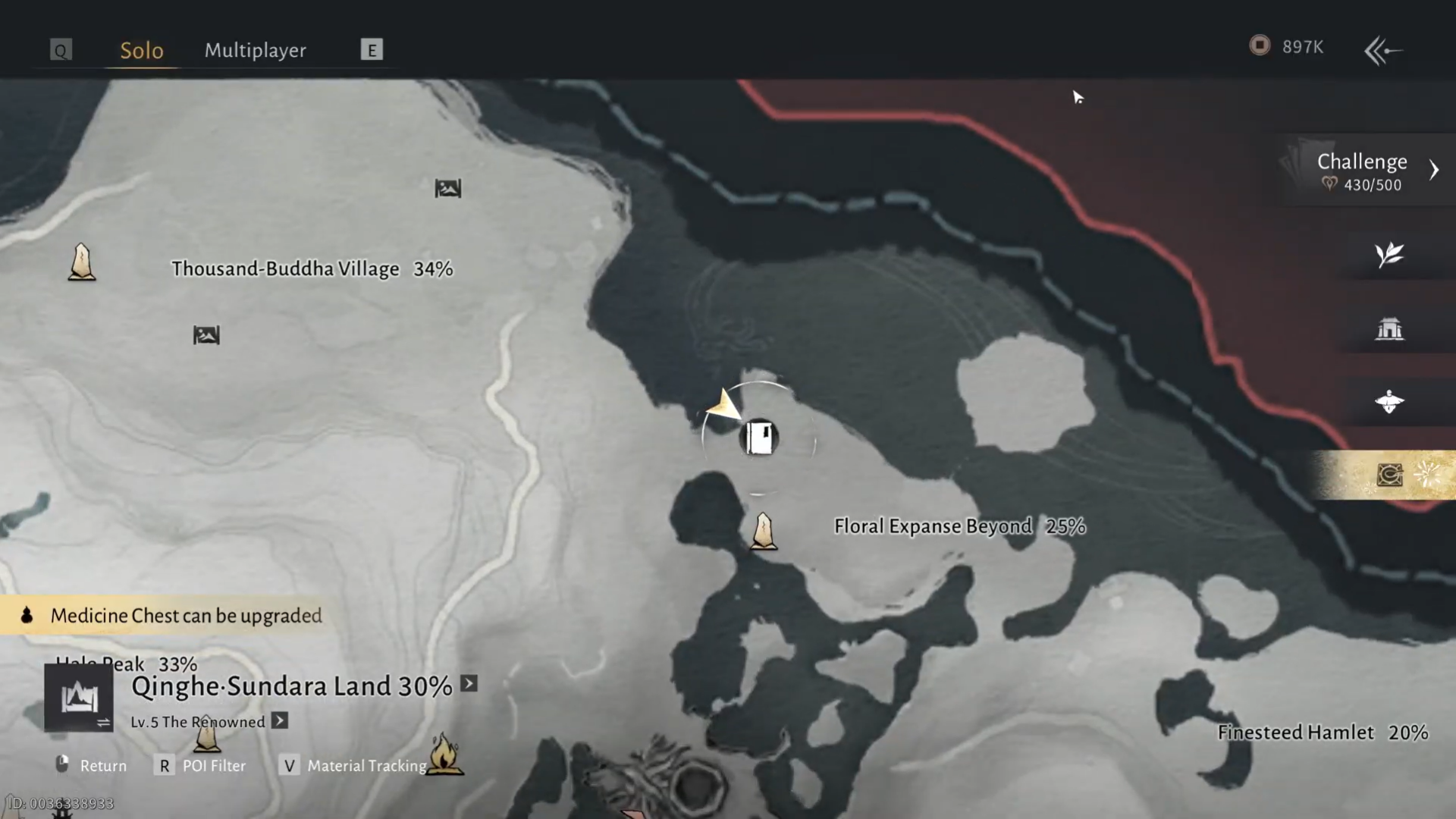Switch to the Solo tab

(x=142, y=50)
